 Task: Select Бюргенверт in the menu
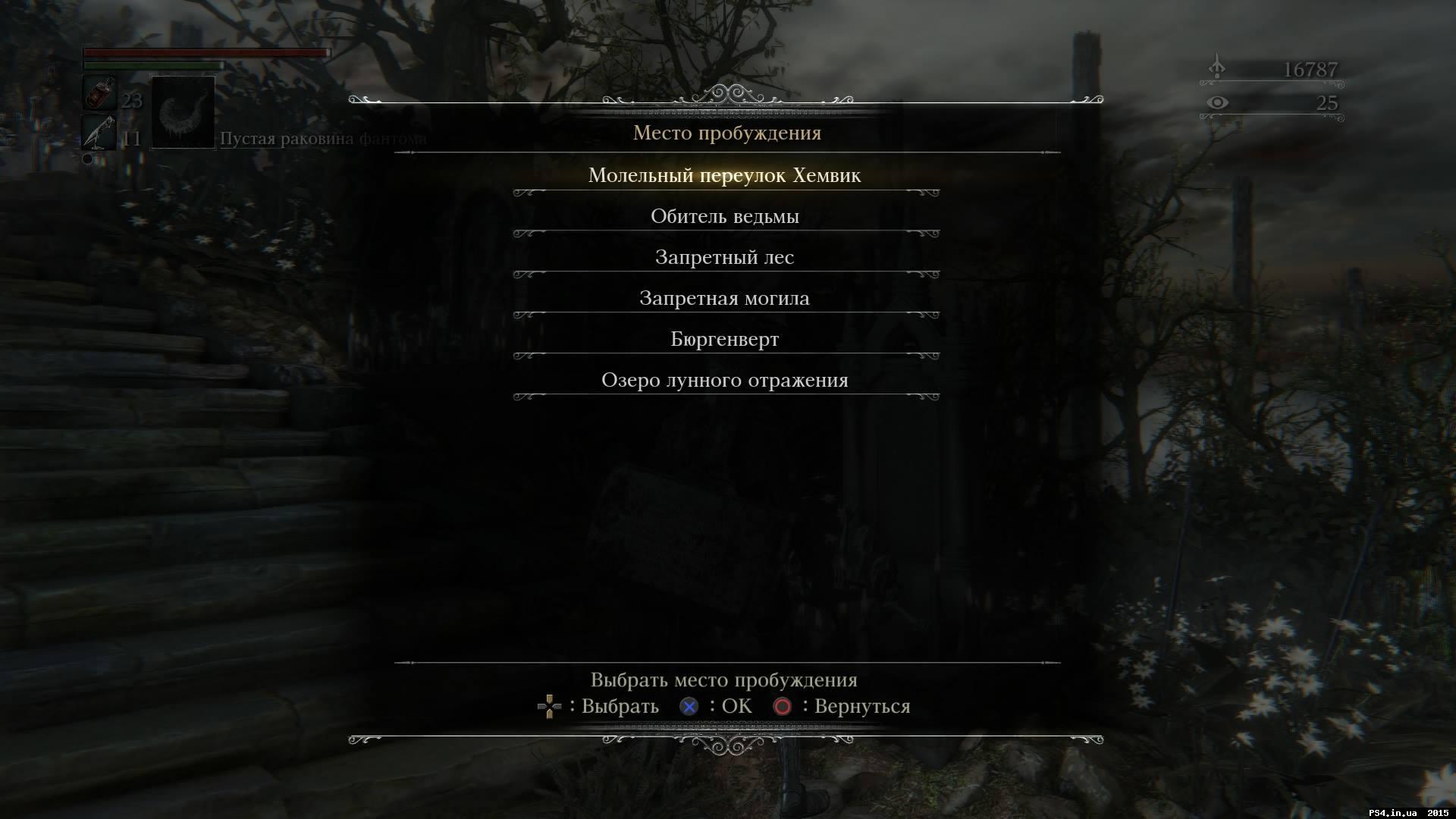point(726,339)
